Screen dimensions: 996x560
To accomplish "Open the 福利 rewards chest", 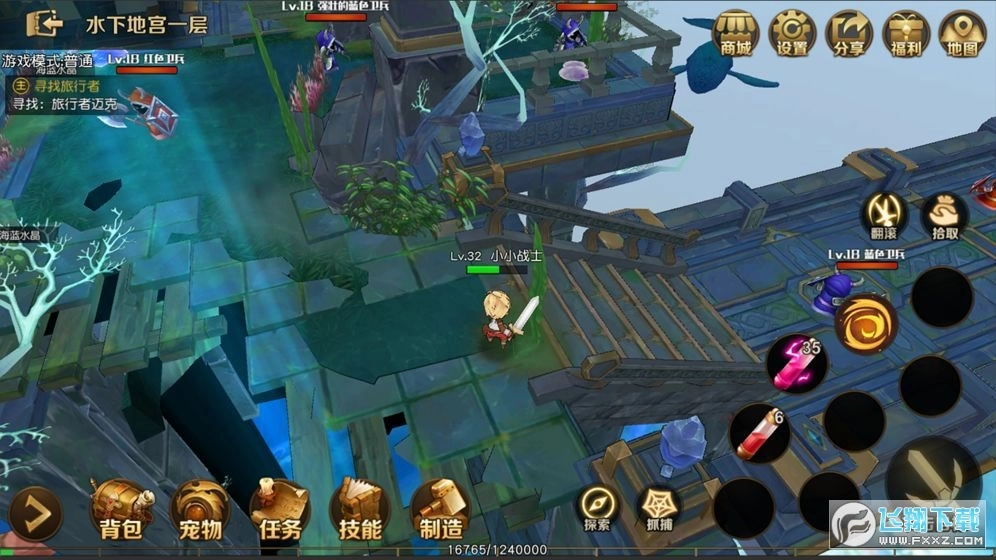I will click(x=906, y=32).
